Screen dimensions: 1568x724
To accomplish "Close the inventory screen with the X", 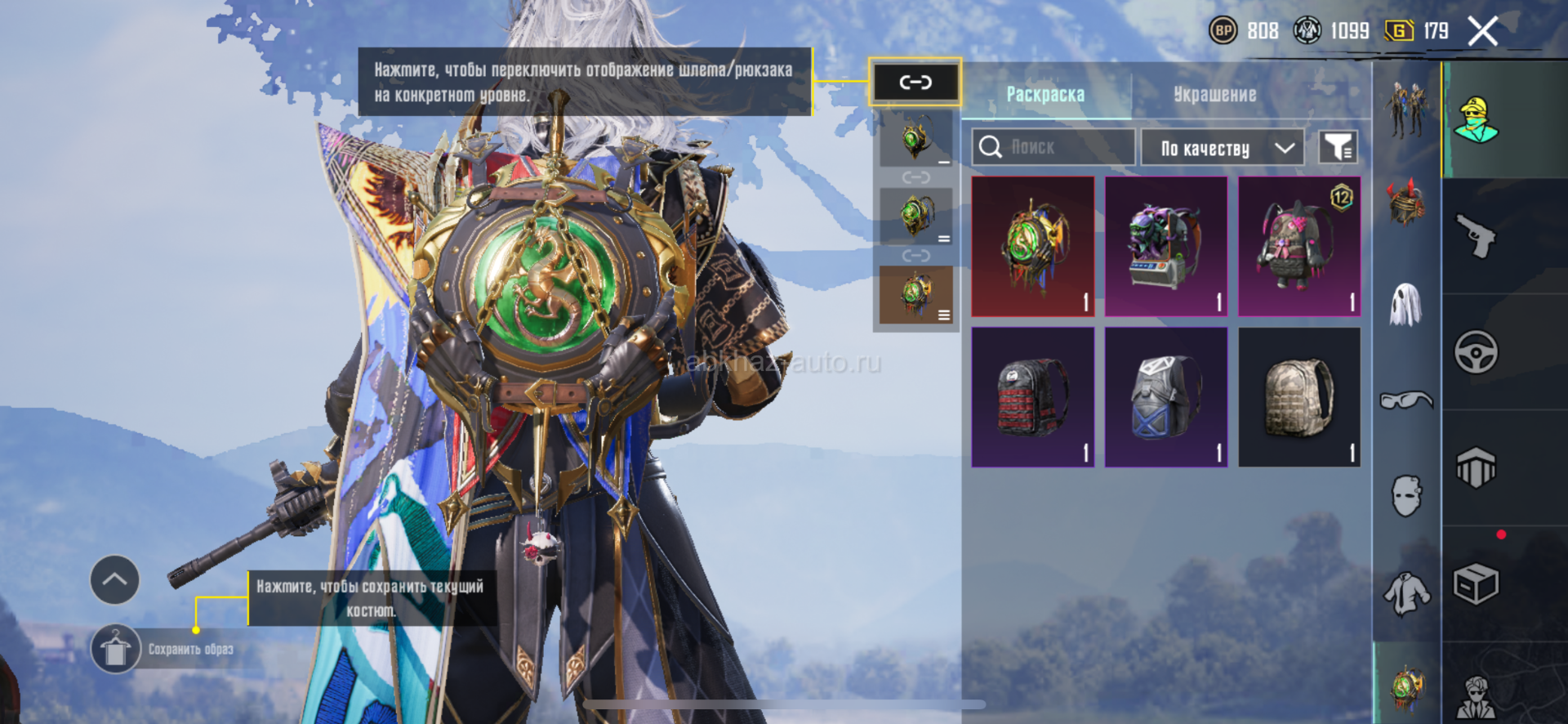I will [x=1482, y=32].
